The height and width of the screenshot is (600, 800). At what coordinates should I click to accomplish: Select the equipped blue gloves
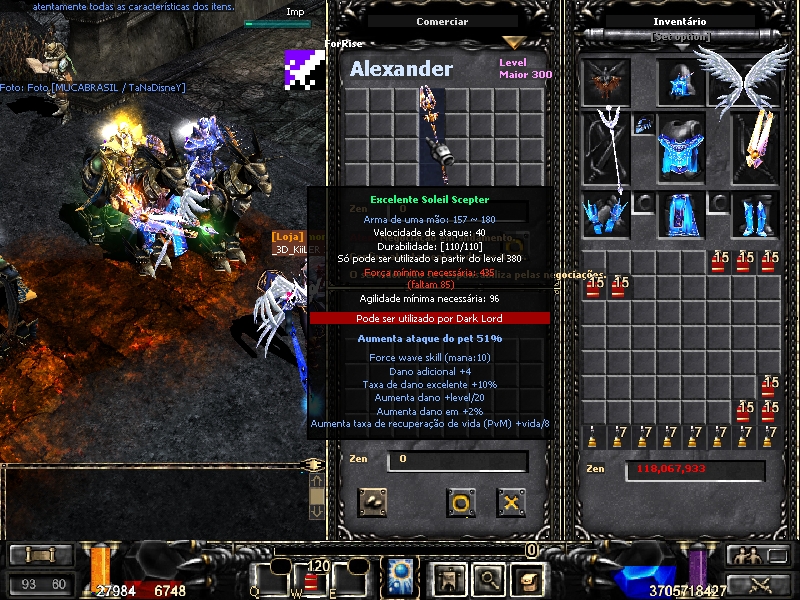pyautogui.click(x=606, y=213)
